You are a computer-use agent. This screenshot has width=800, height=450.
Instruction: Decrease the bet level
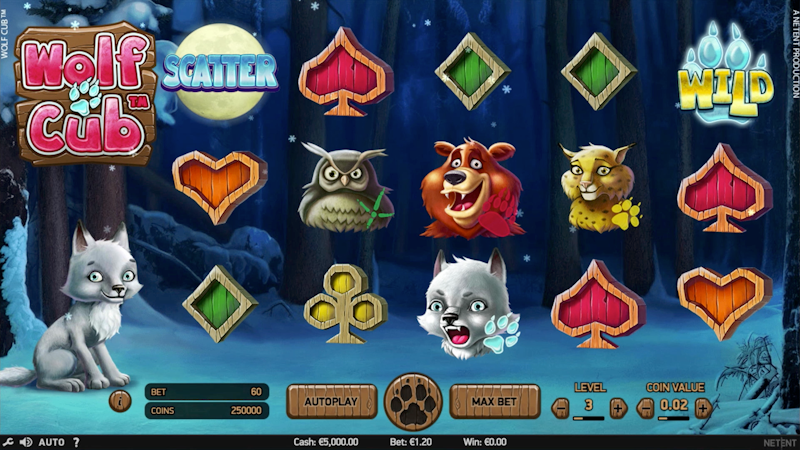click(561, 407)
